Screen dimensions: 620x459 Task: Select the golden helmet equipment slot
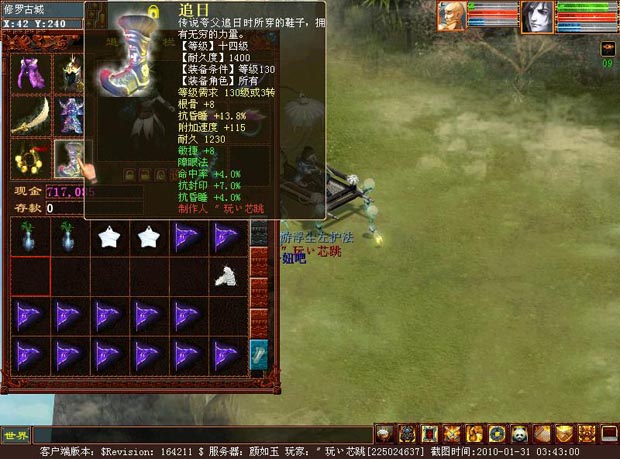(x=70, y=74)
